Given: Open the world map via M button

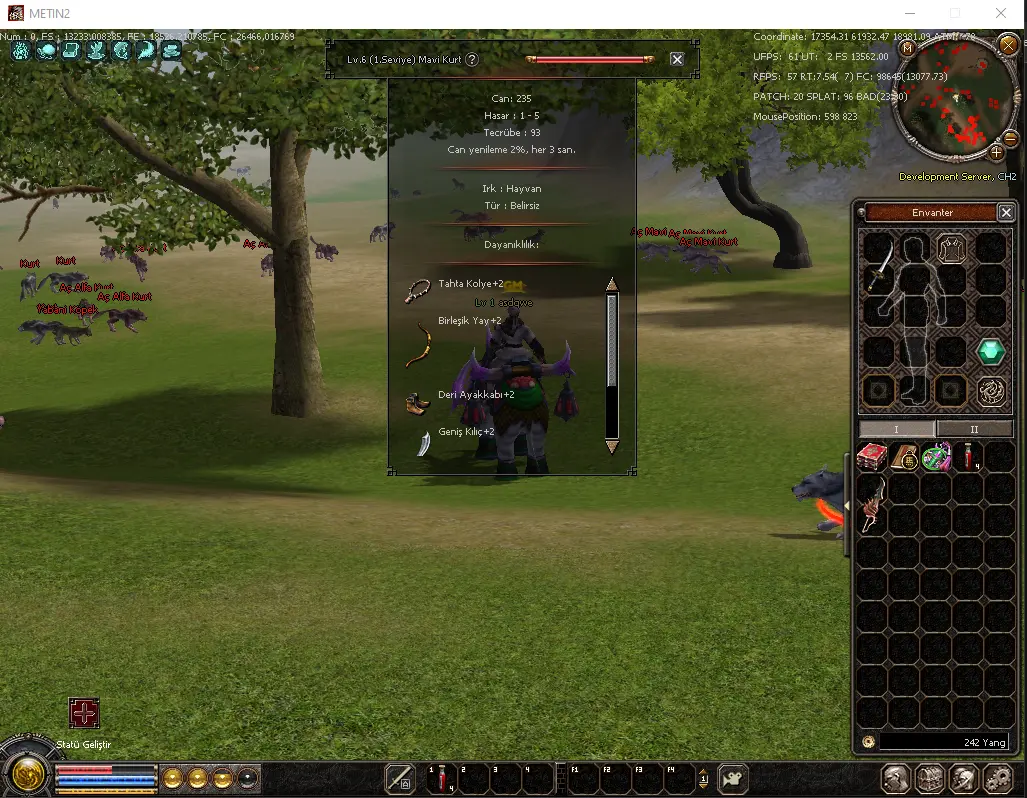Looking at the screenshot, I should tap(907, 48).
